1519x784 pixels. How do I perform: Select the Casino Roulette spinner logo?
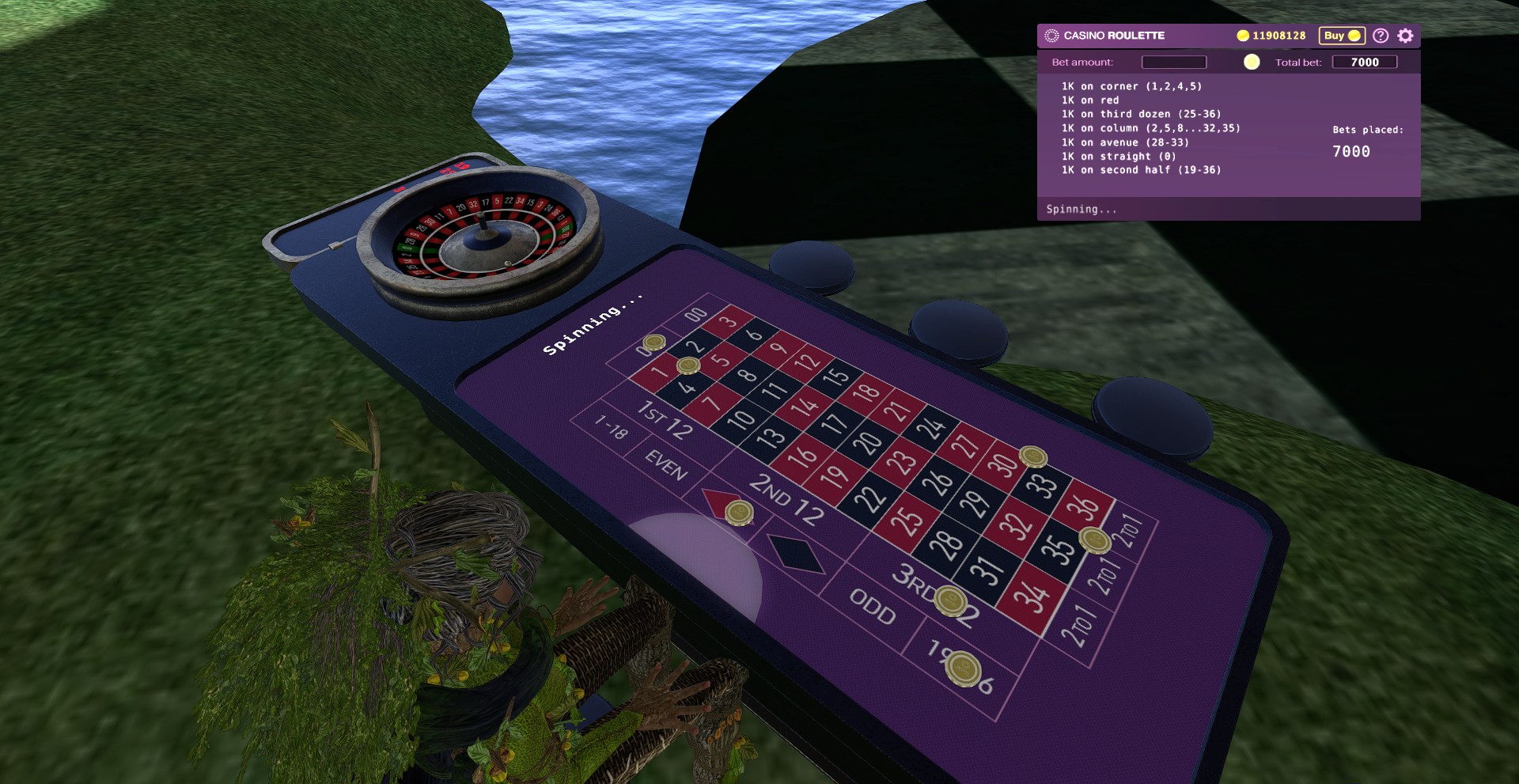[x=1053, y=35]
